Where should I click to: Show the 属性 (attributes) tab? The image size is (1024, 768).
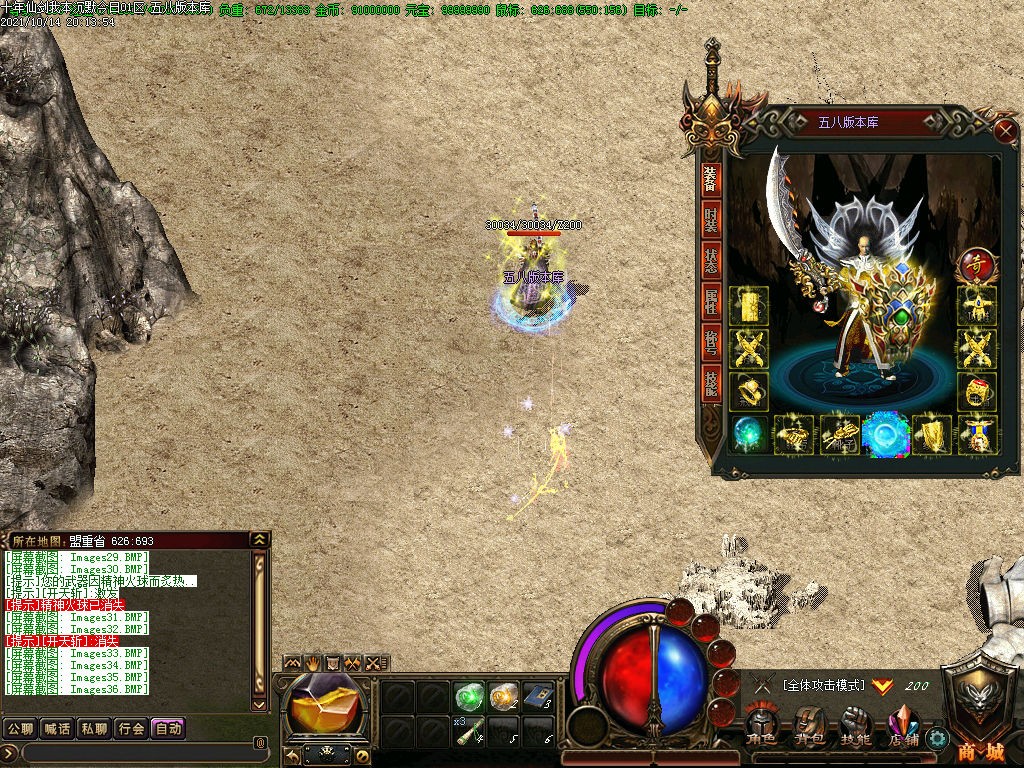(x=711, y=303)
